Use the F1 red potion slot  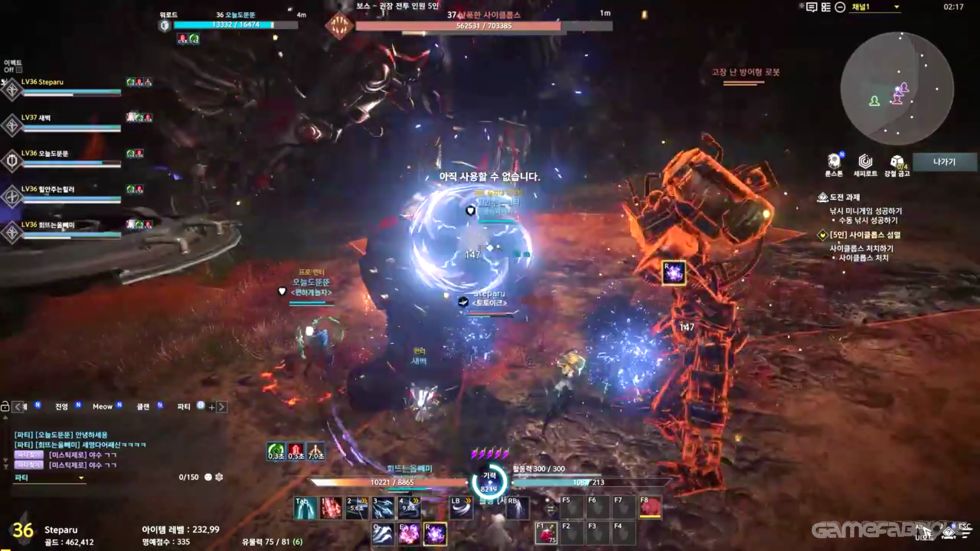tap(546, 533)
